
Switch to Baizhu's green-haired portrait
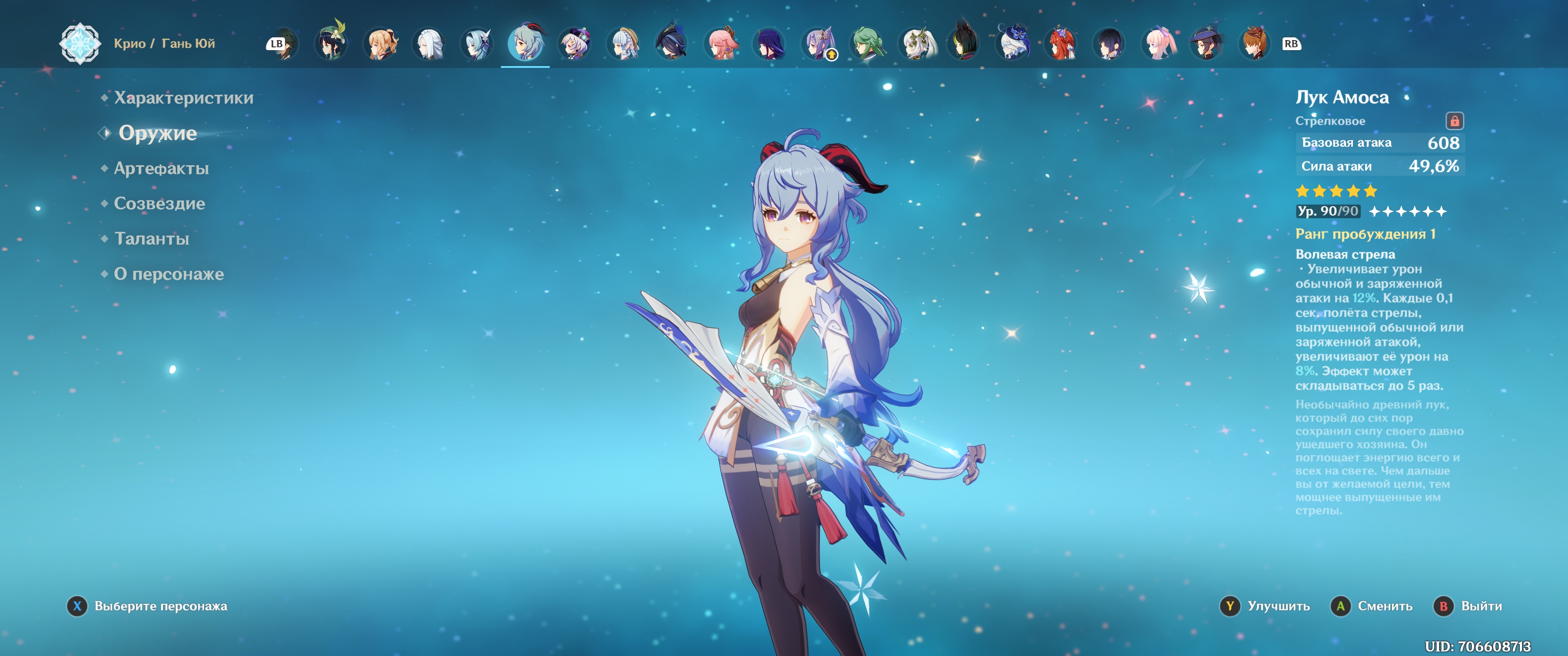pos(867,43)
